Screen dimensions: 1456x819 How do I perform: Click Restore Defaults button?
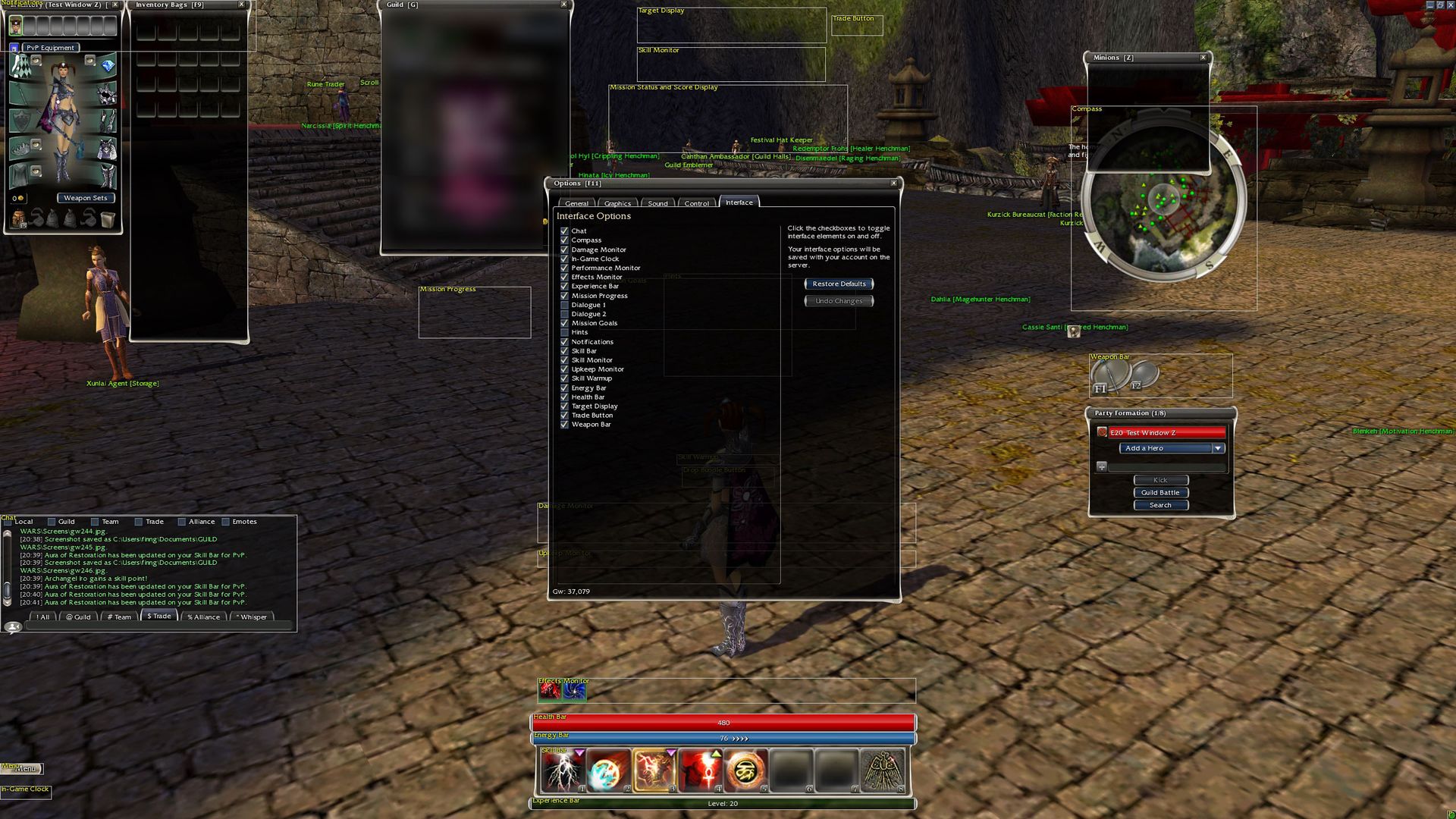[839, 284]
